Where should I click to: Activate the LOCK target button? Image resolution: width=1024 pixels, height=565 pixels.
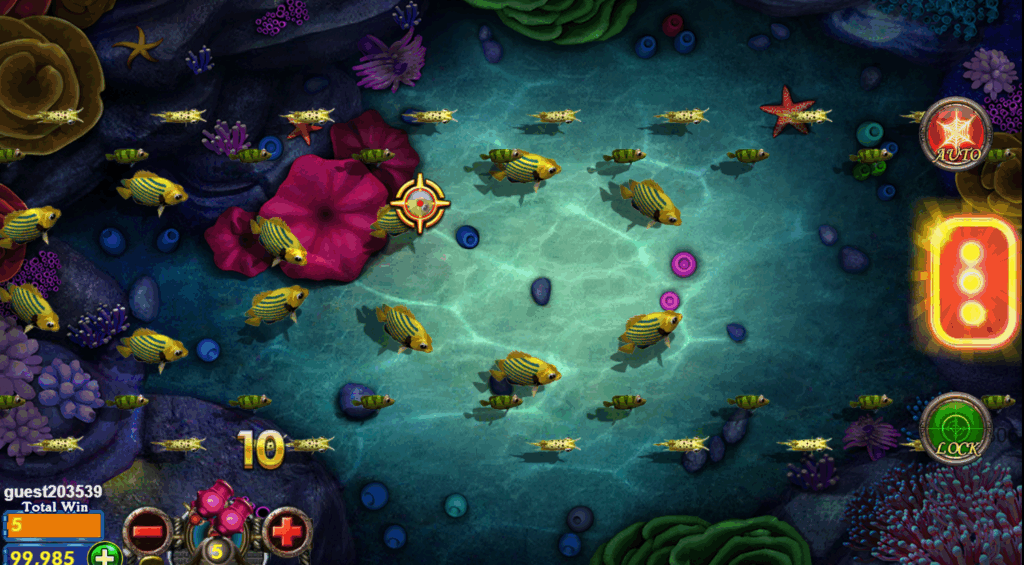click(x=955, y=427)
